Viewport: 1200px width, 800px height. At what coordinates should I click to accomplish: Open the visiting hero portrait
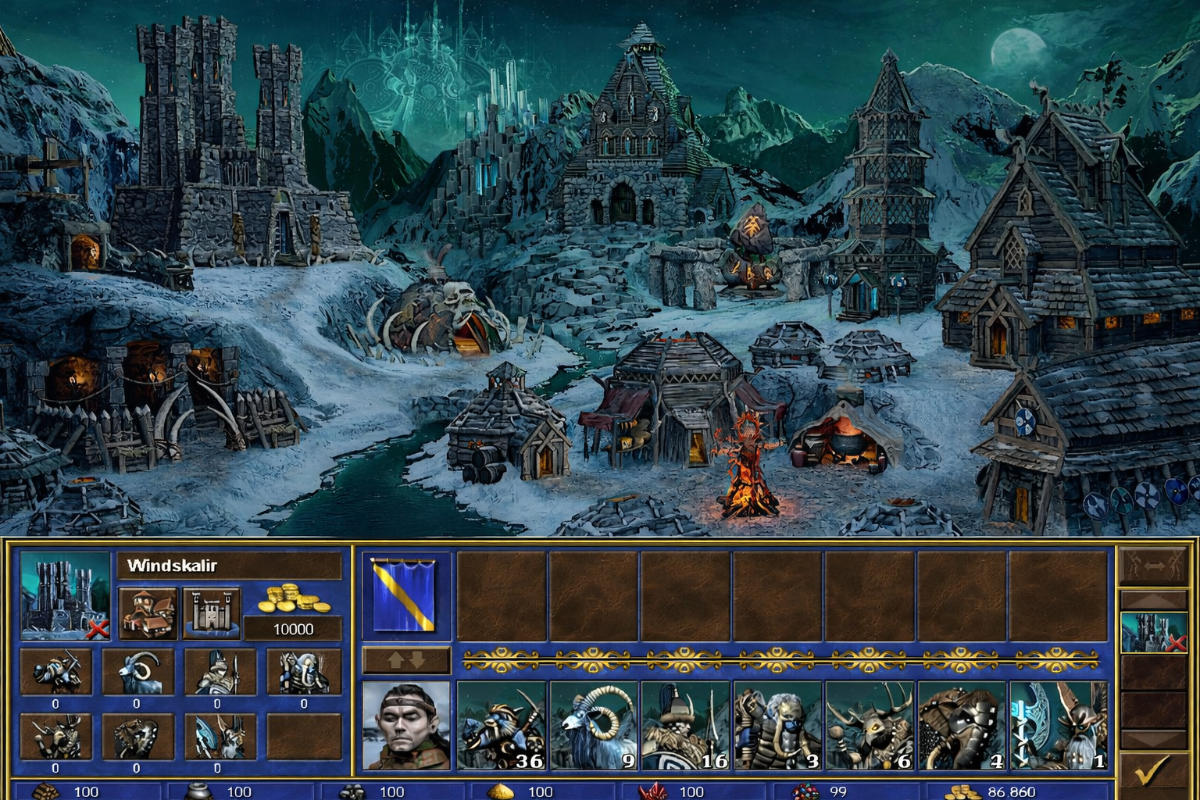(405, 726)
